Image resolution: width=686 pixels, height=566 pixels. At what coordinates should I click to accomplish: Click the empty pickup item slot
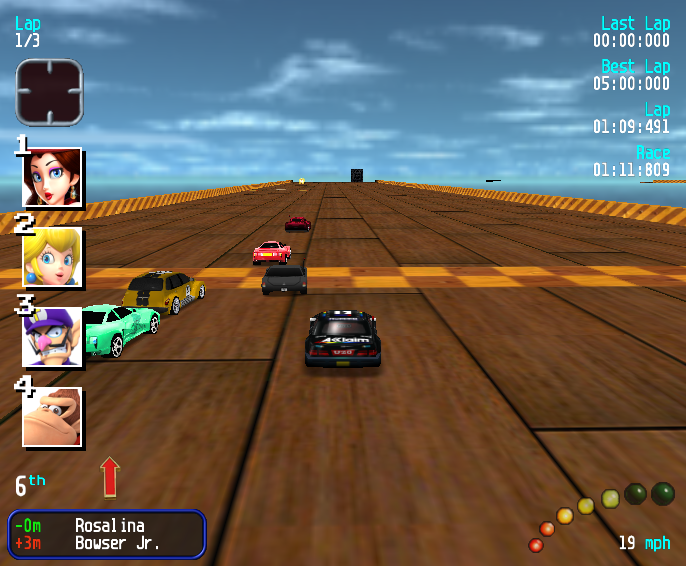48,92
